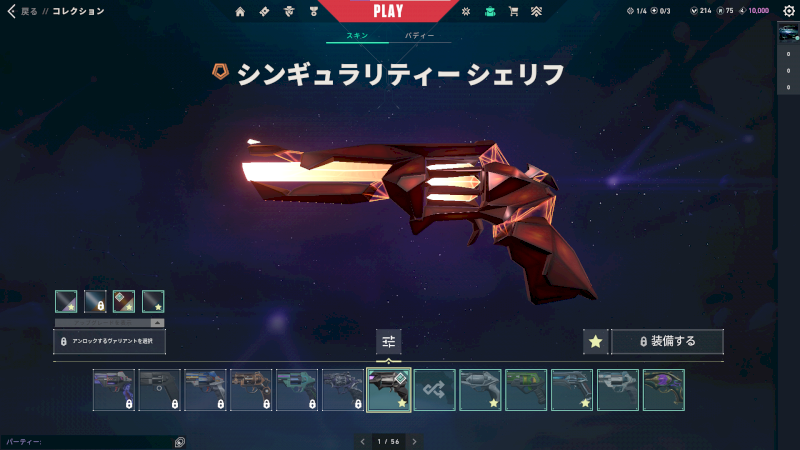
Task: Pick the purple and gold Sheriff thumbnail
Action: (x=664, y=390)
